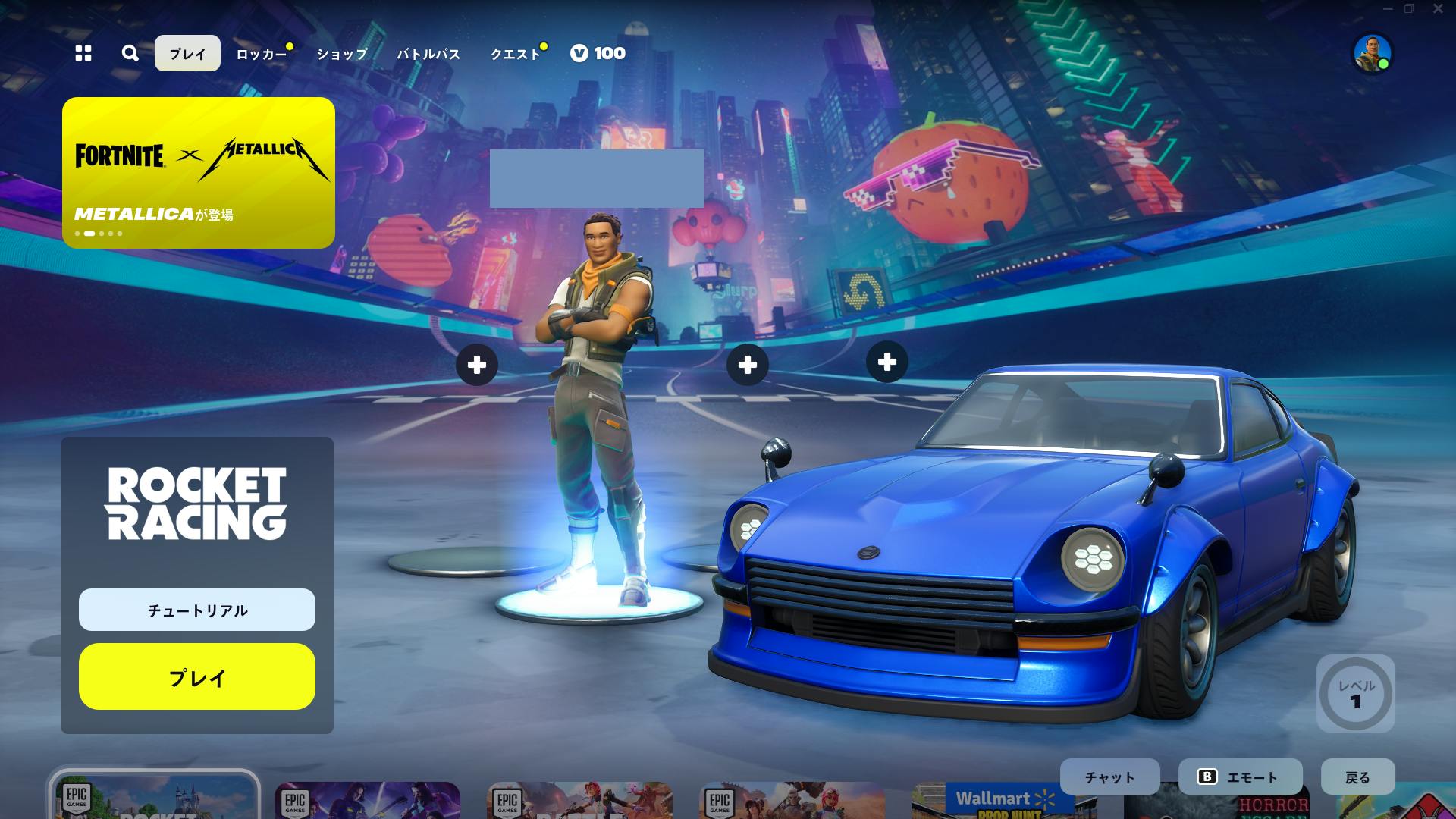
Task: Open the player profile avatar
Action: click(1373, 53)
